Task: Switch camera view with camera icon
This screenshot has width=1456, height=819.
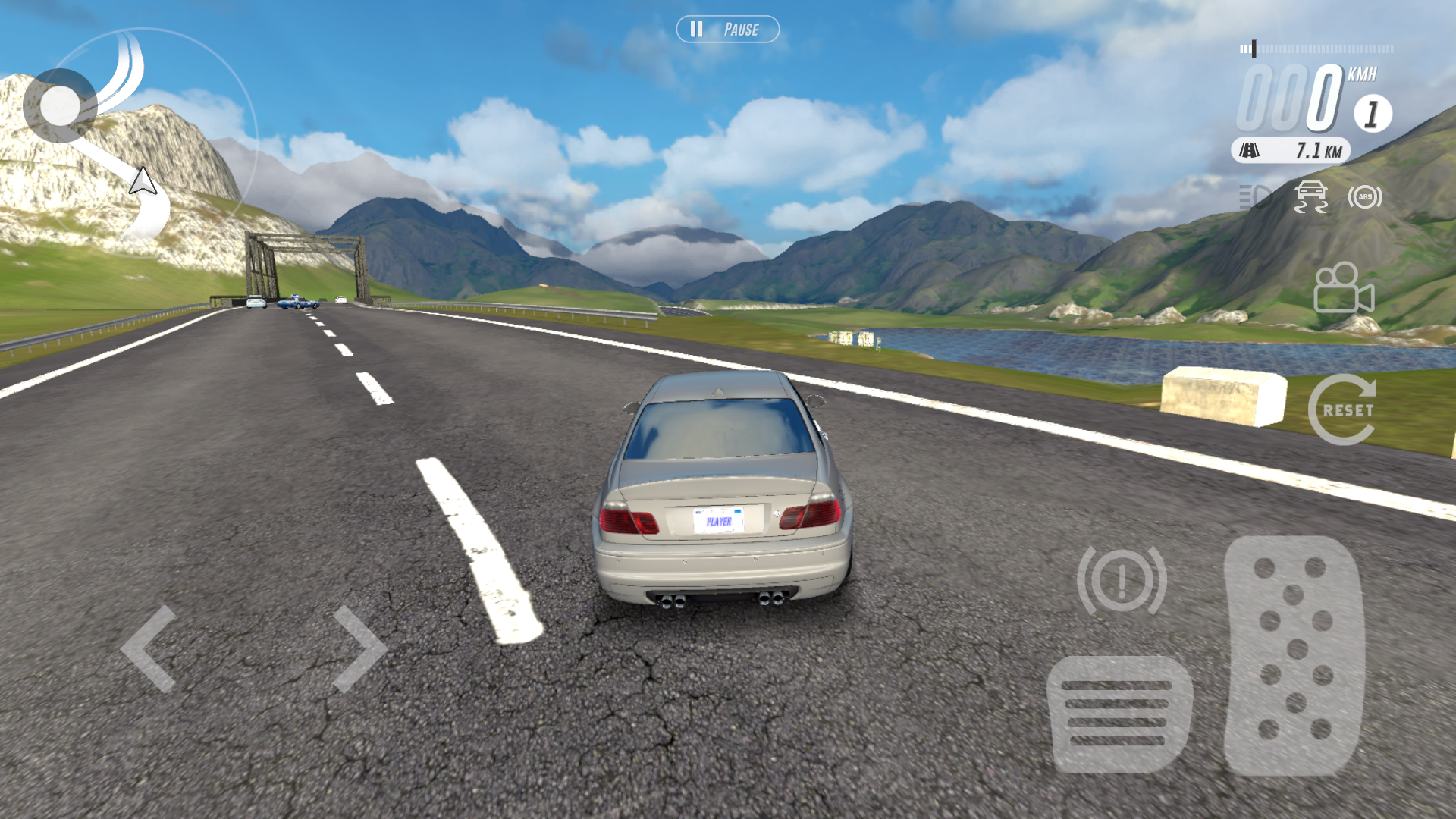Action: coord(1343,288)
